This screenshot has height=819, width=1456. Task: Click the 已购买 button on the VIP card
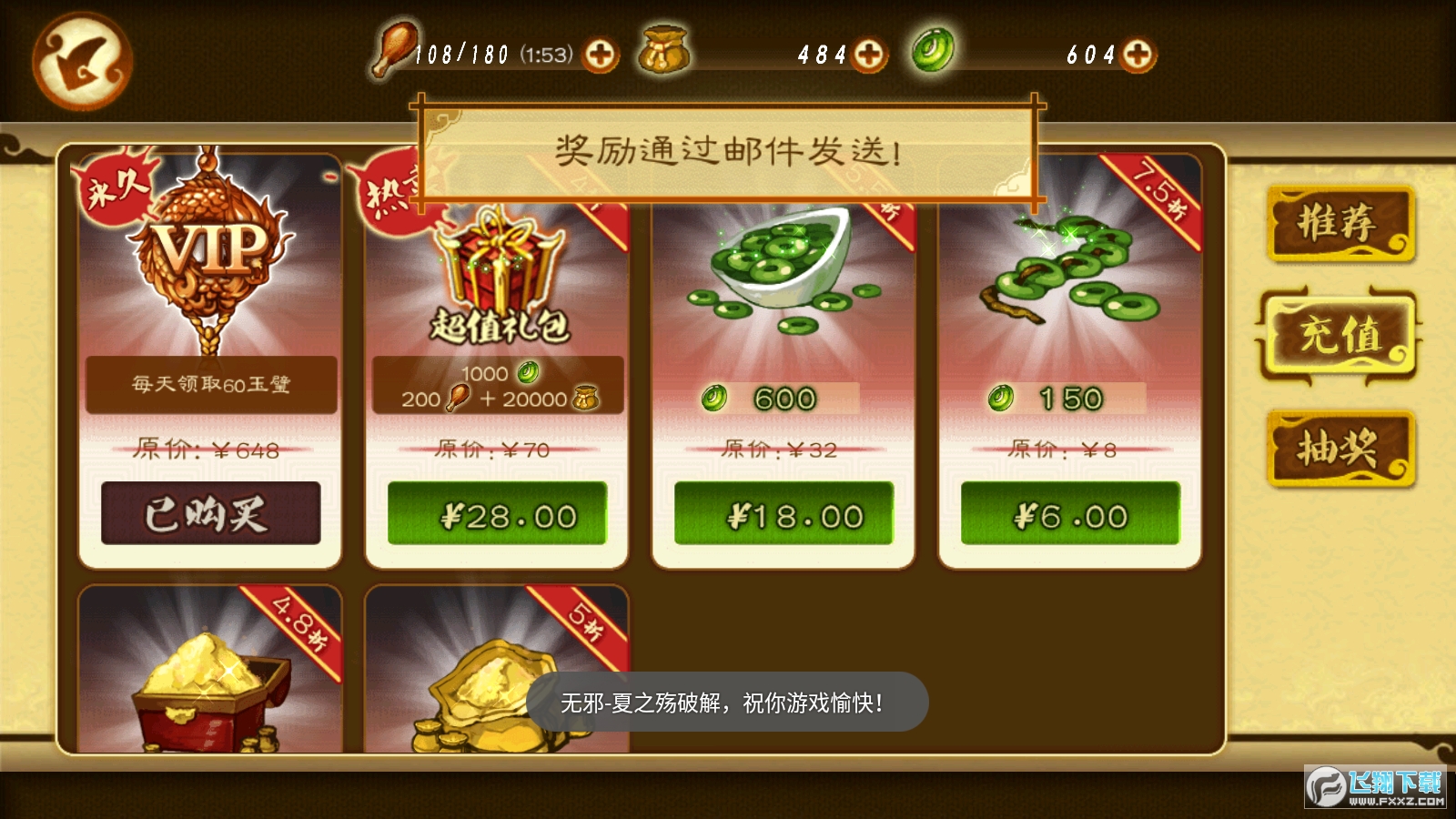pyautogui.click(x=209, y=512)
